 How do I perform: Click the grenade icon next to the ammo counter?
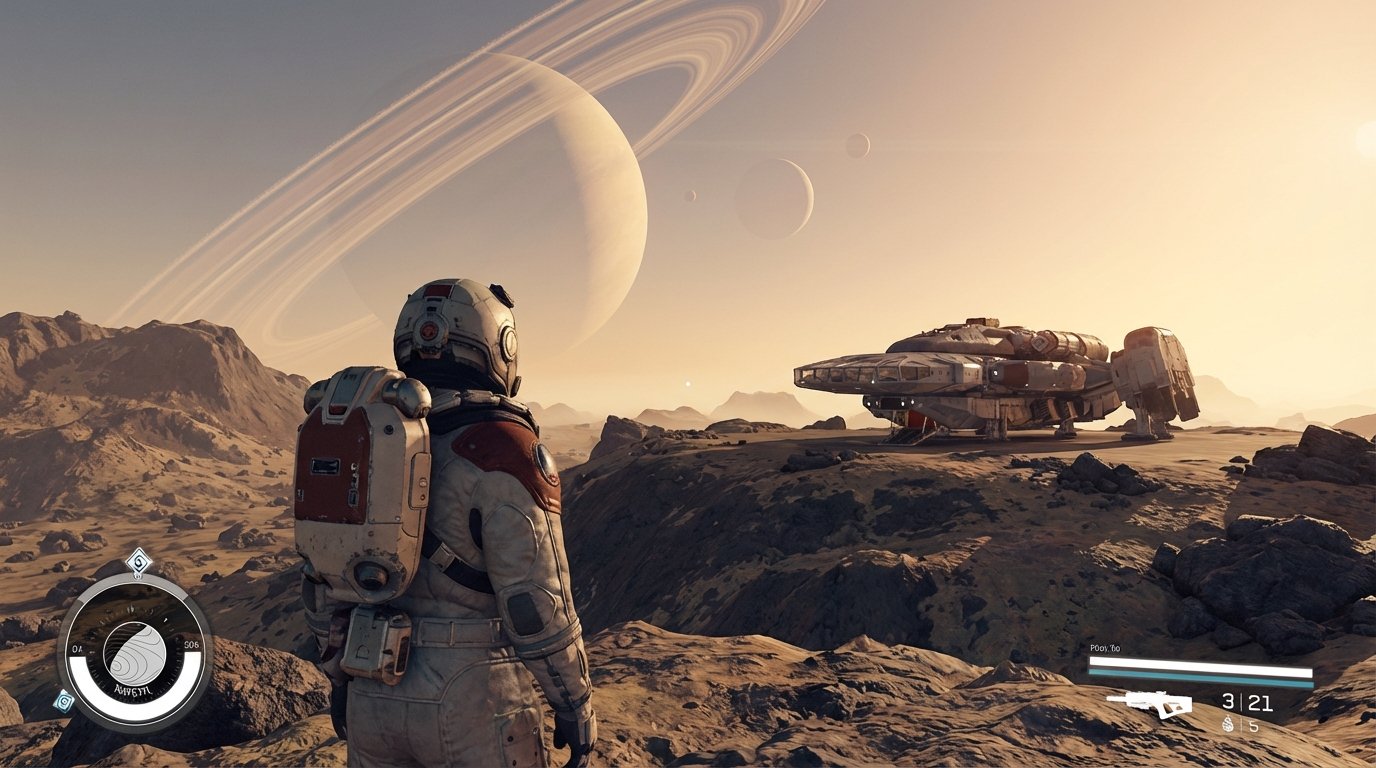coord(1228,722)
